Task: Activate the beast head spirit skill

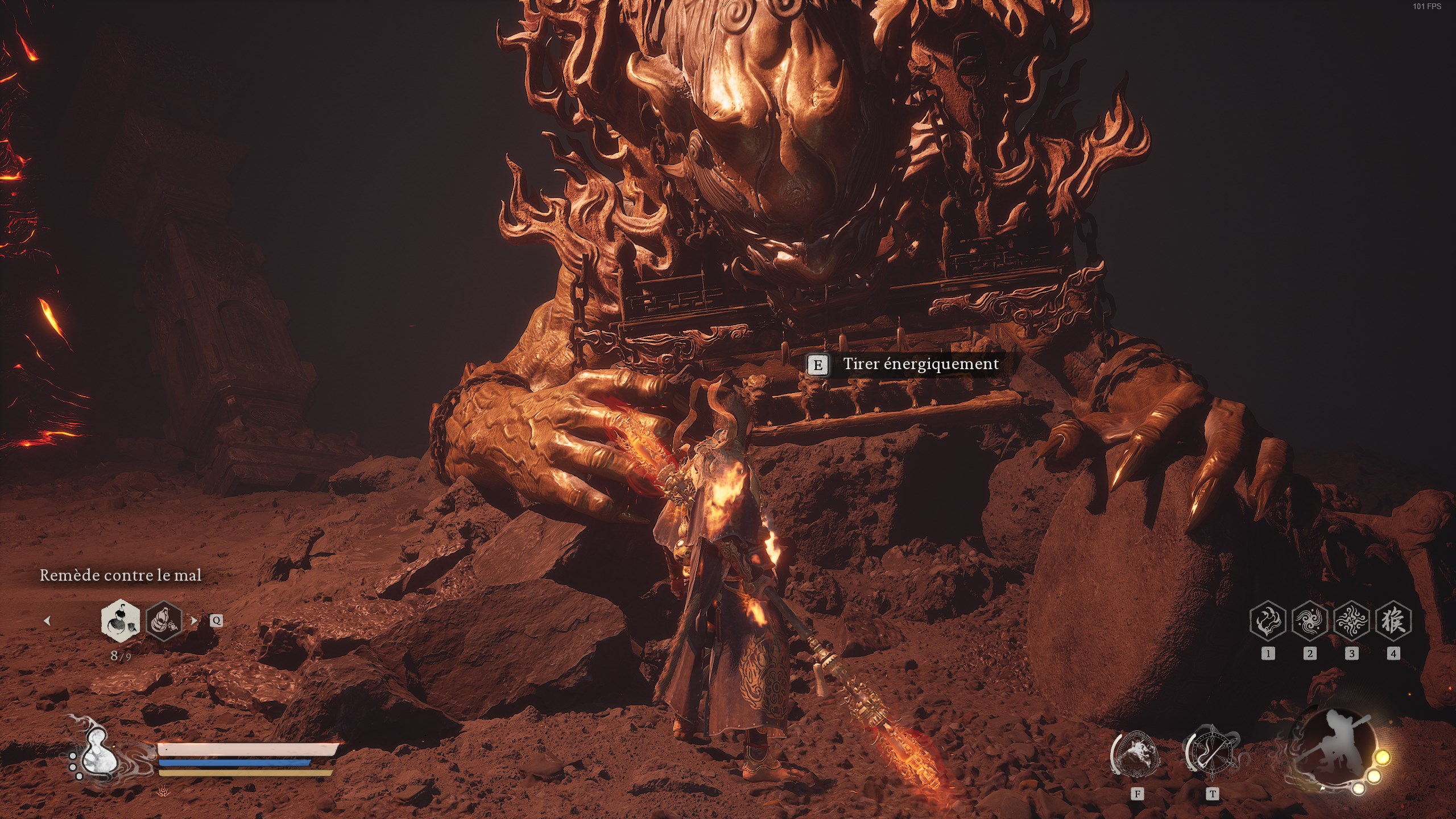Action: 1136,757
